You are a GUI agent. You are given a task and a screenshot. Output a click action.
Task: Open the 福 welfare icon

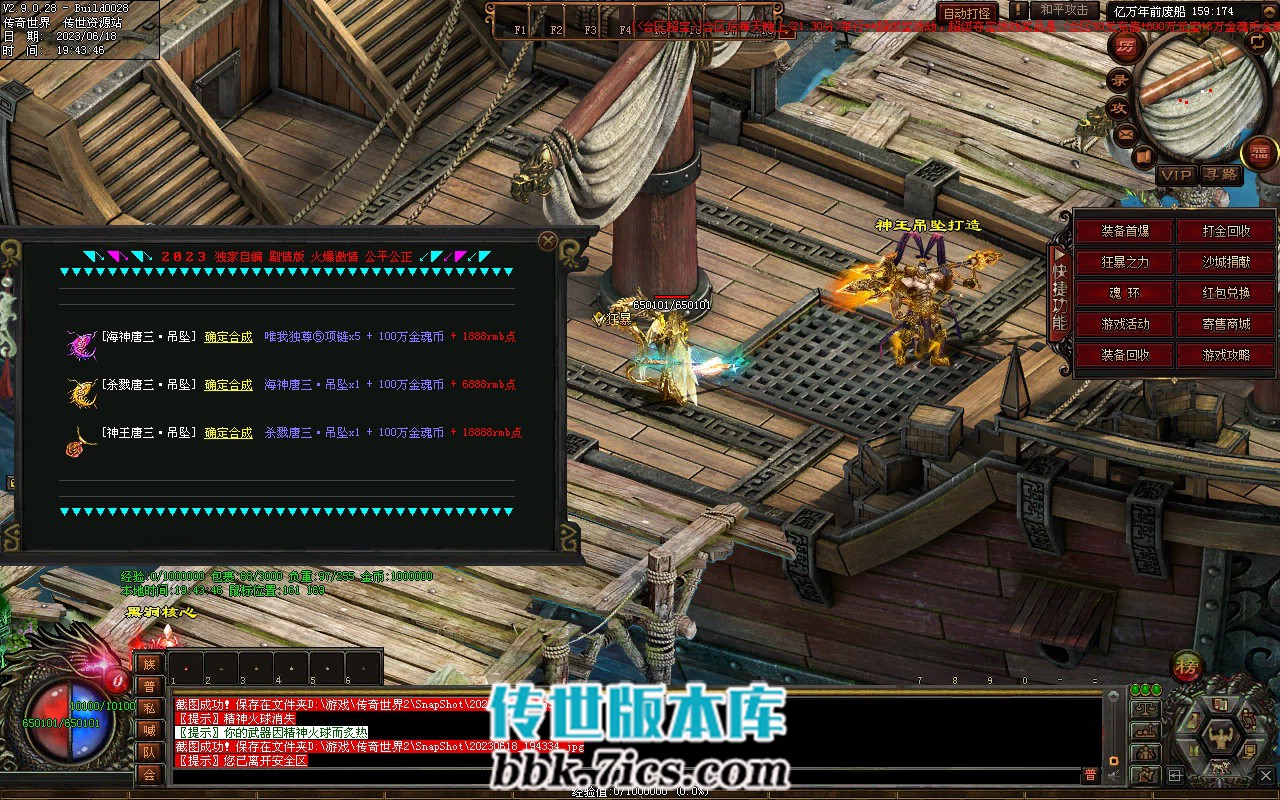1259,152
